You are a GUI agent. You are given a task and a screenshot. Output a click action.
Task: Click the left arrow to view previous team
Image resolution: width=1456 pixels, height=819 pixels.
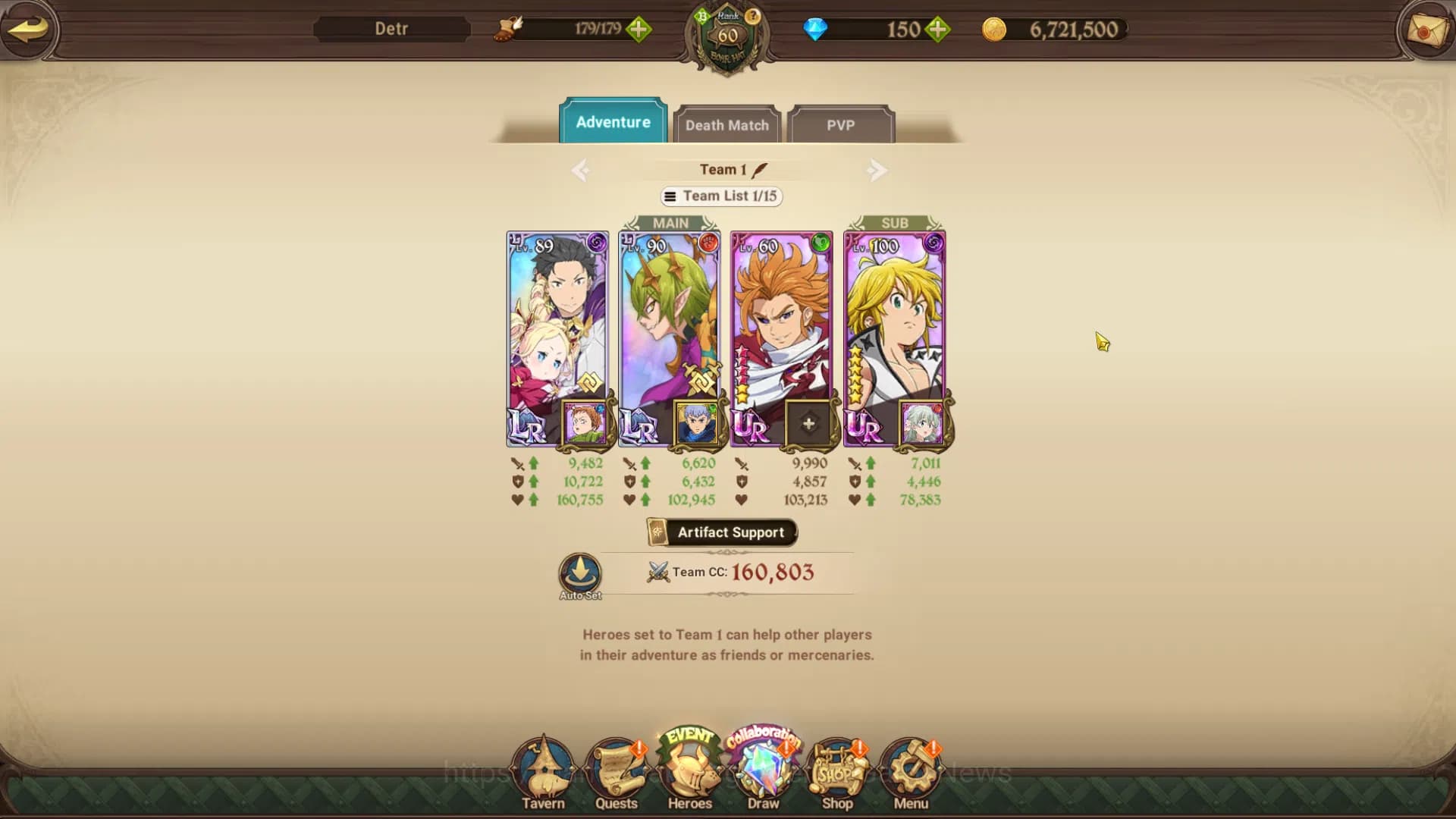[580, 170]
